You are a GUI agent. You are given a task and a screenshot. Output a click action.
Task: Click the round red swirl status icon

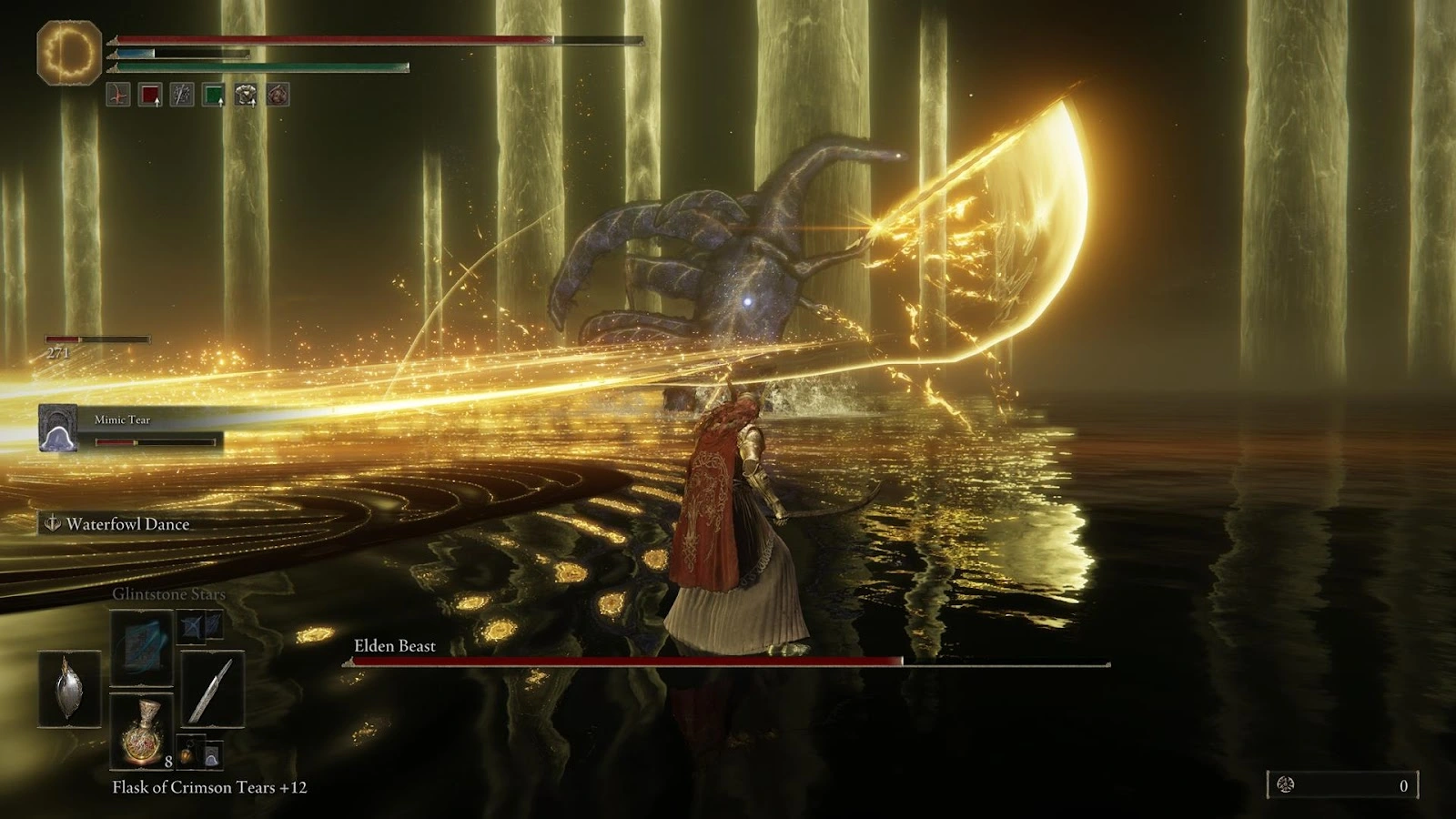coord(278,95)
